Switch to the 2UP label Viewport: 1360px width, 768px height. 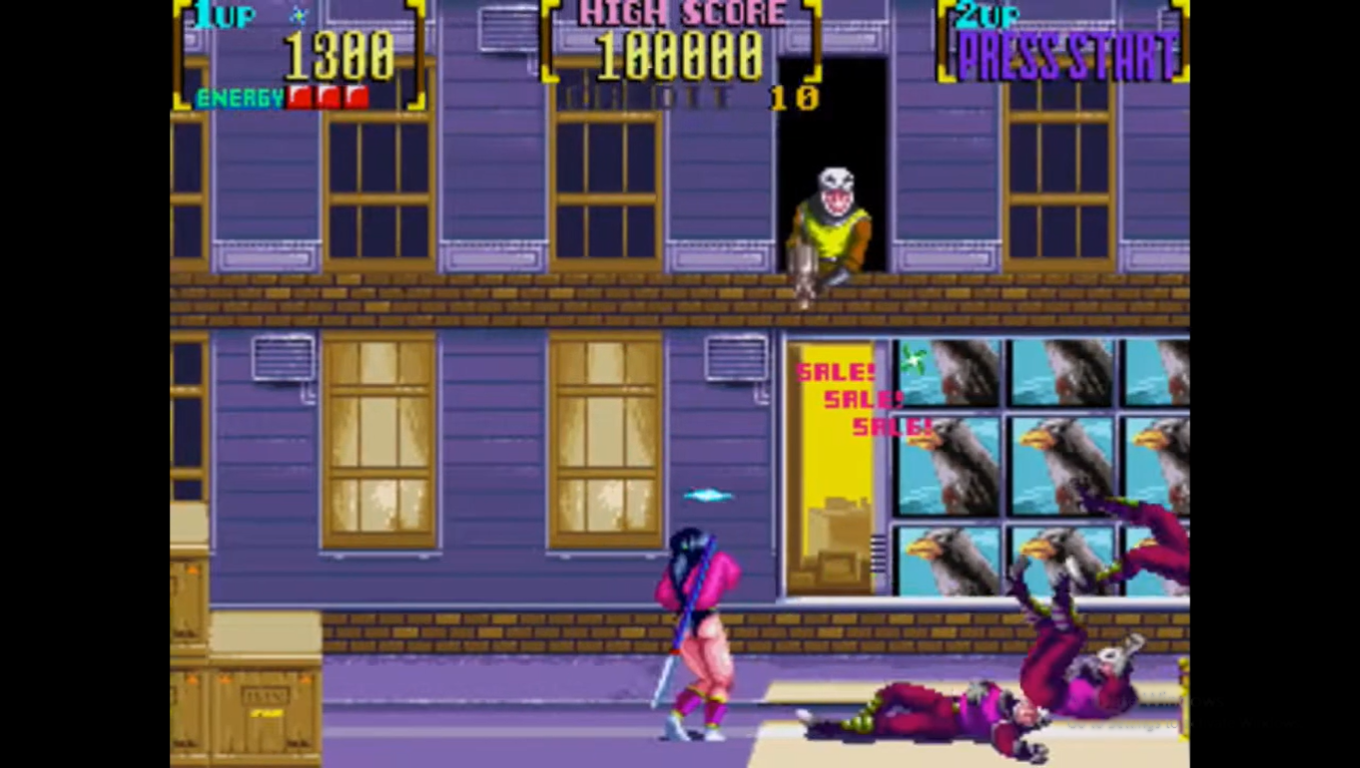pos(986,14)
